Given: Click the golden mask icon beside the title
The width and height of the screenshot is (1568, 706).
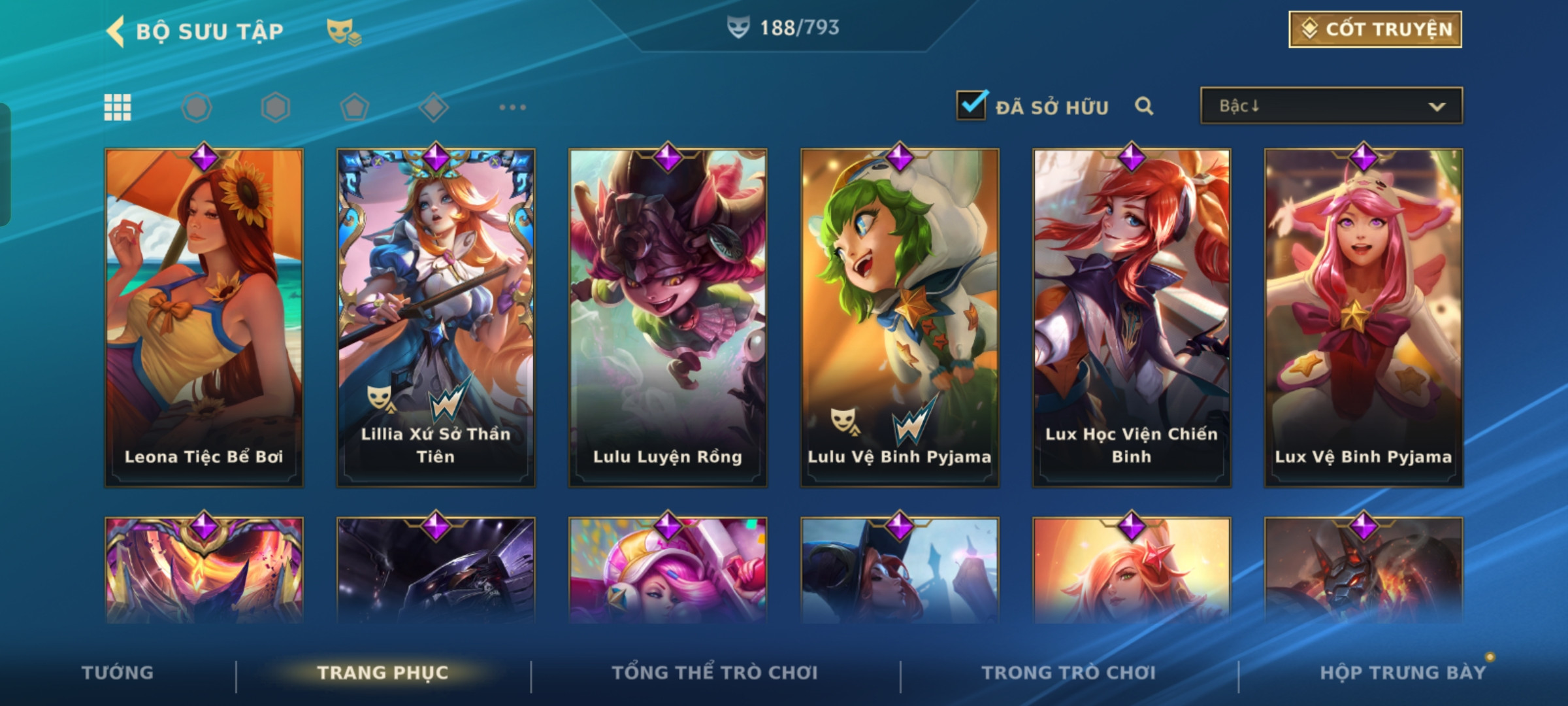Looking at the screenshot, I should (343, 31).
